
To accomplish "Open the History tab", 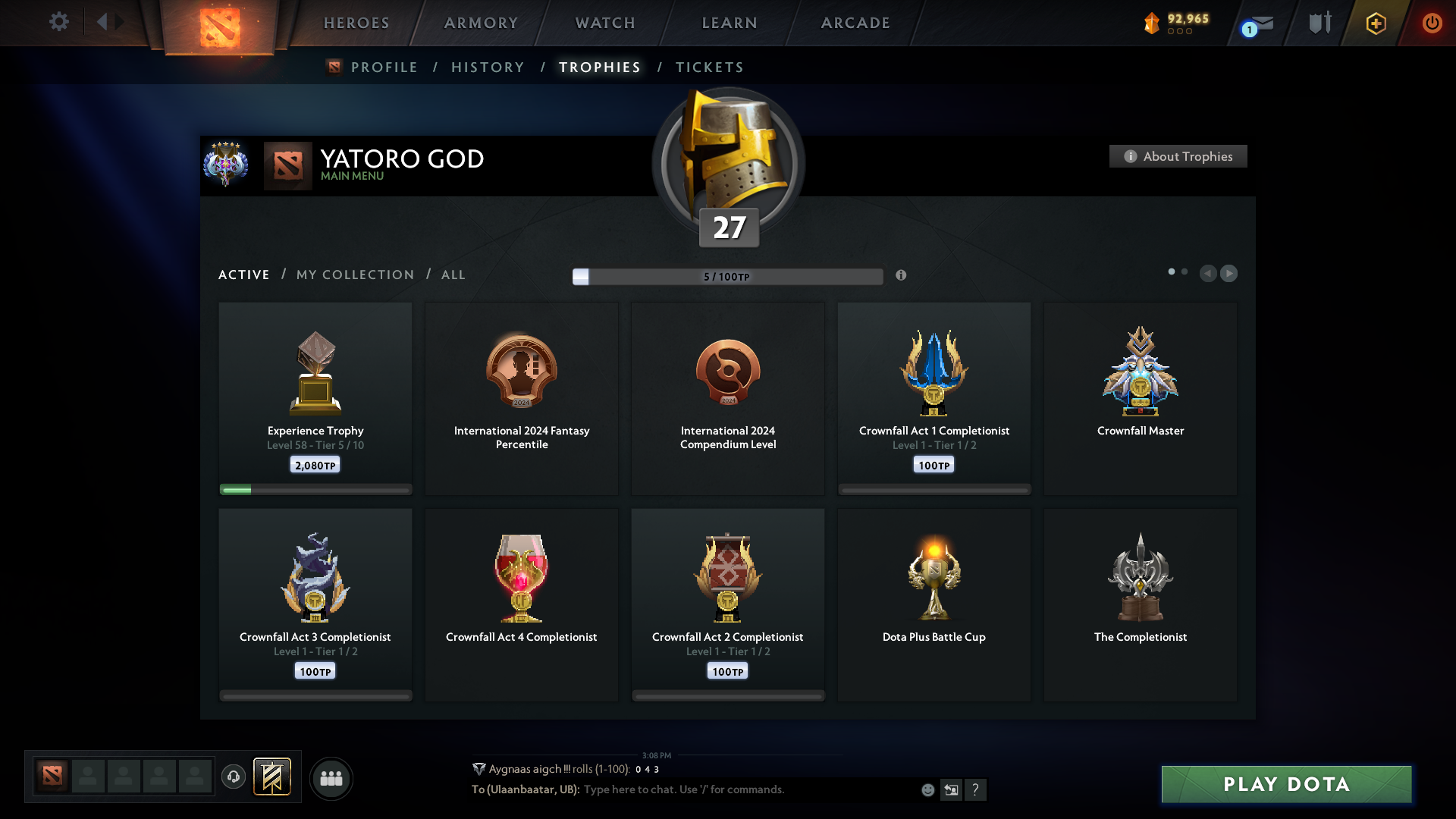I will (x=488, y=67).
